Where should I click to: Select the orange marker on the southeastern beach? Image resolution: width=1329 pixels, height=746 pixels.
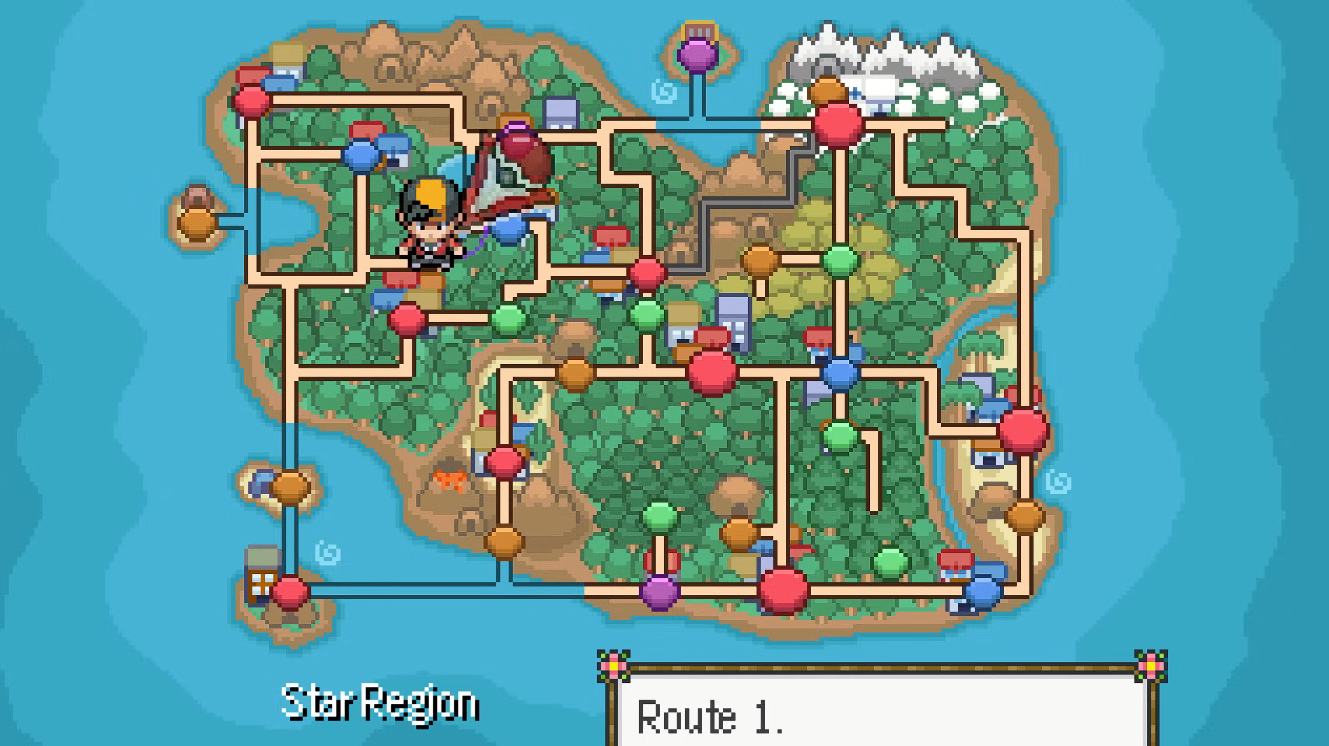(x=1025, y=516)
